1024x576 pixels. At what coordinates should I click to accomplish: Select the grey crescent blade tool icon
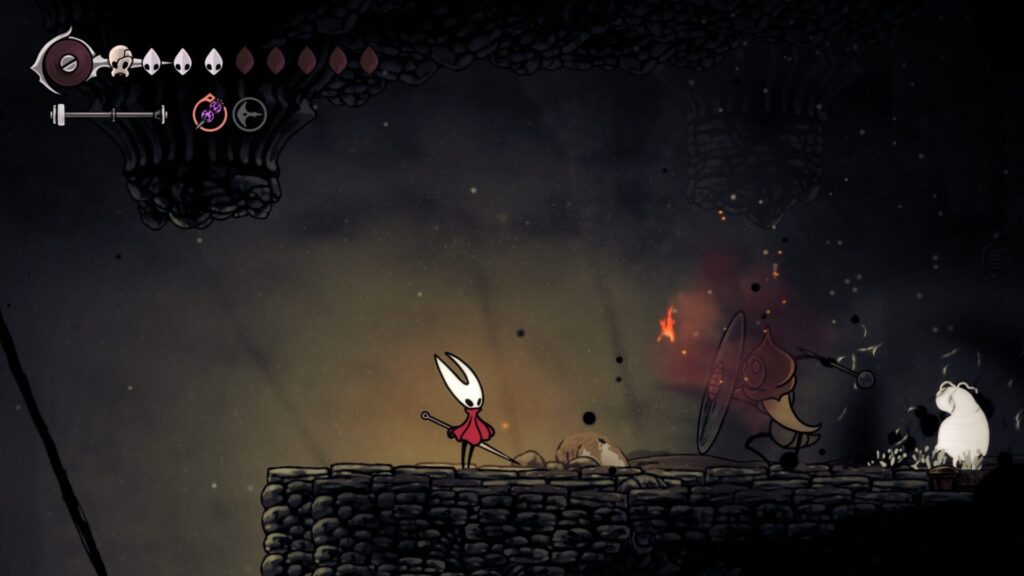[x=250, y=114]
